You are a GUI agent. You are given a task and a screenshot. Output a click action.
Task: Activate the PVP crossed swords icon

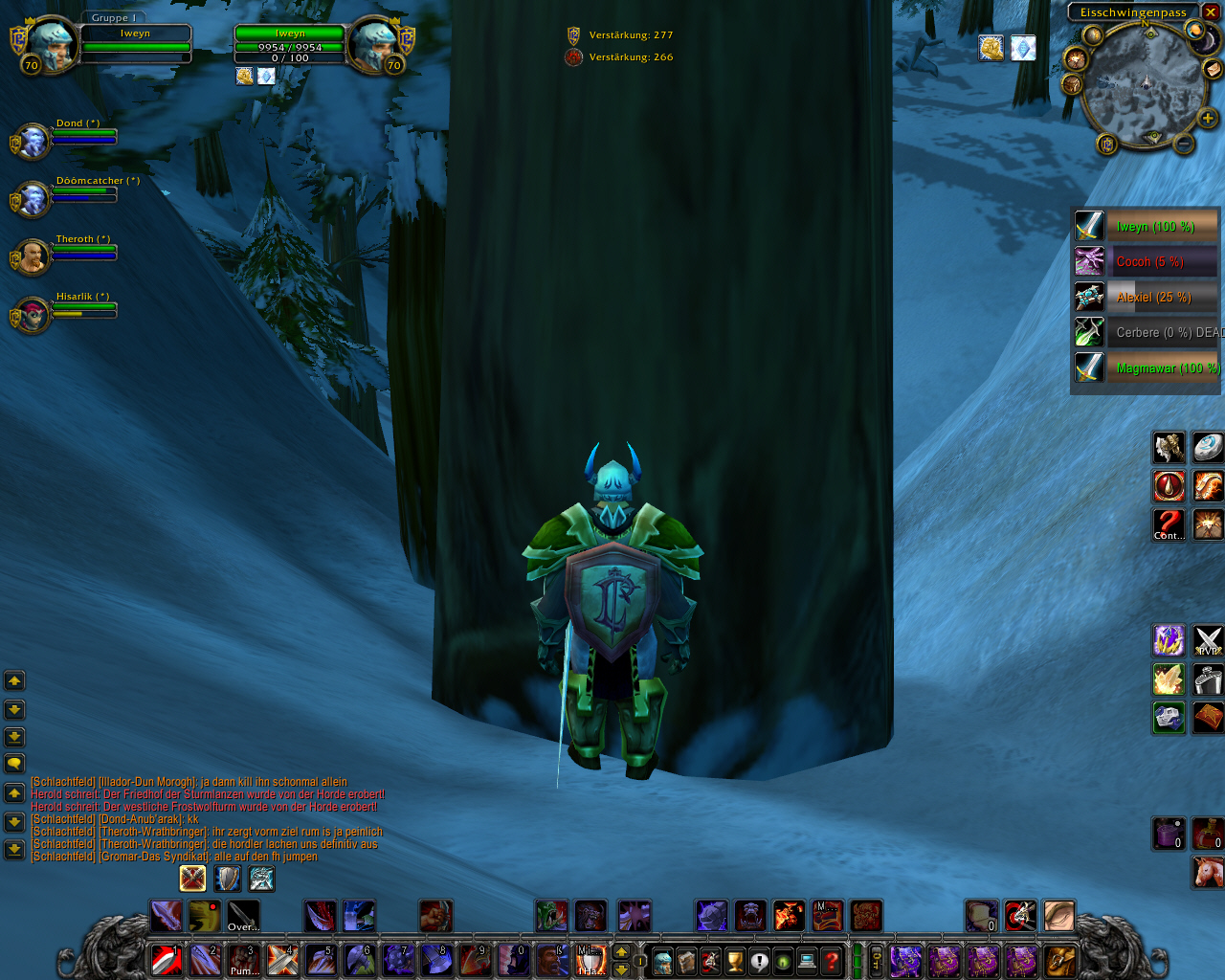(x=1208, y=641)
